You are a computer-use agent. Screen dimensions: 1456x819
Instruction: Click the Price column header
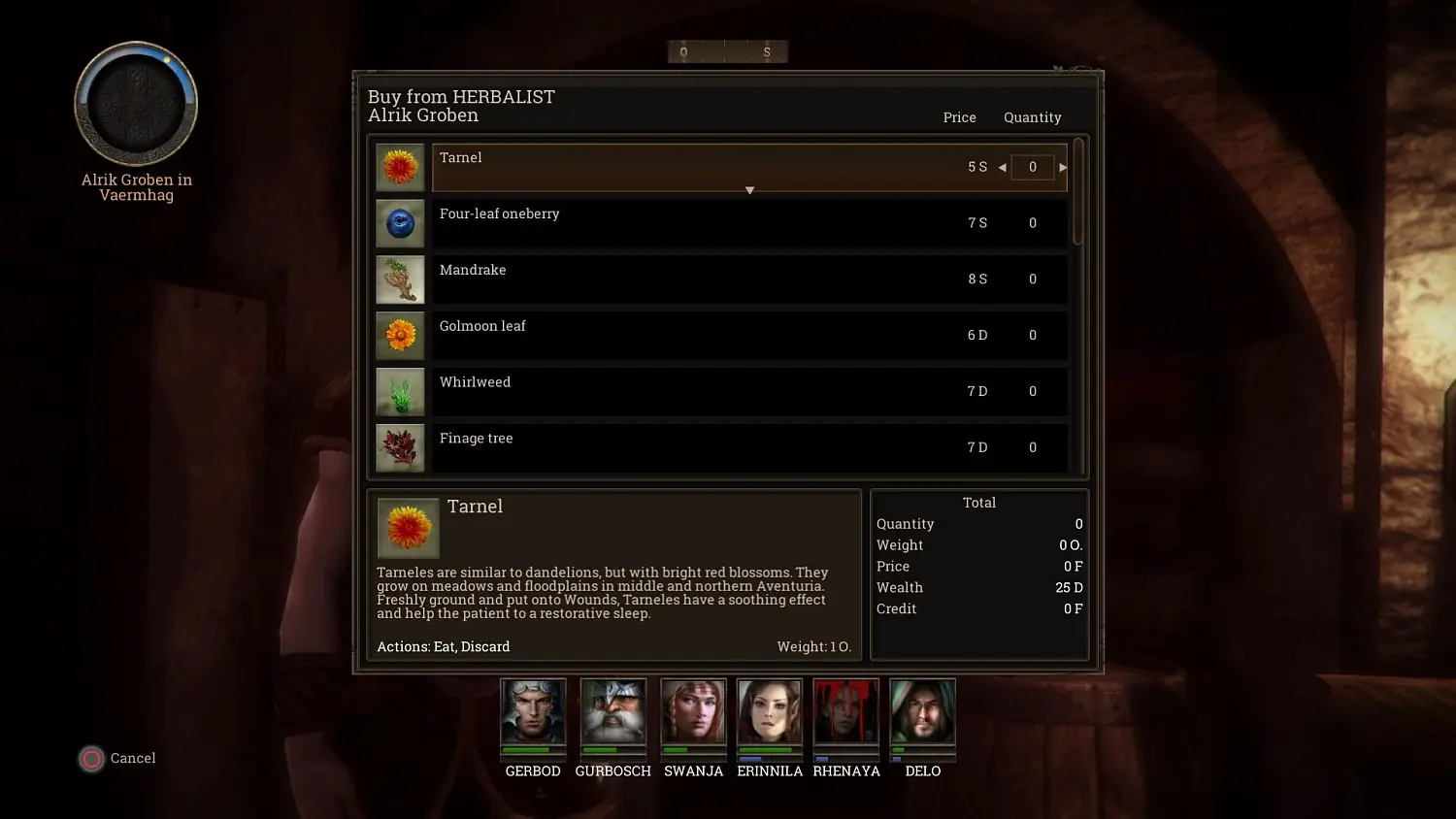click(x=959, y=116)
